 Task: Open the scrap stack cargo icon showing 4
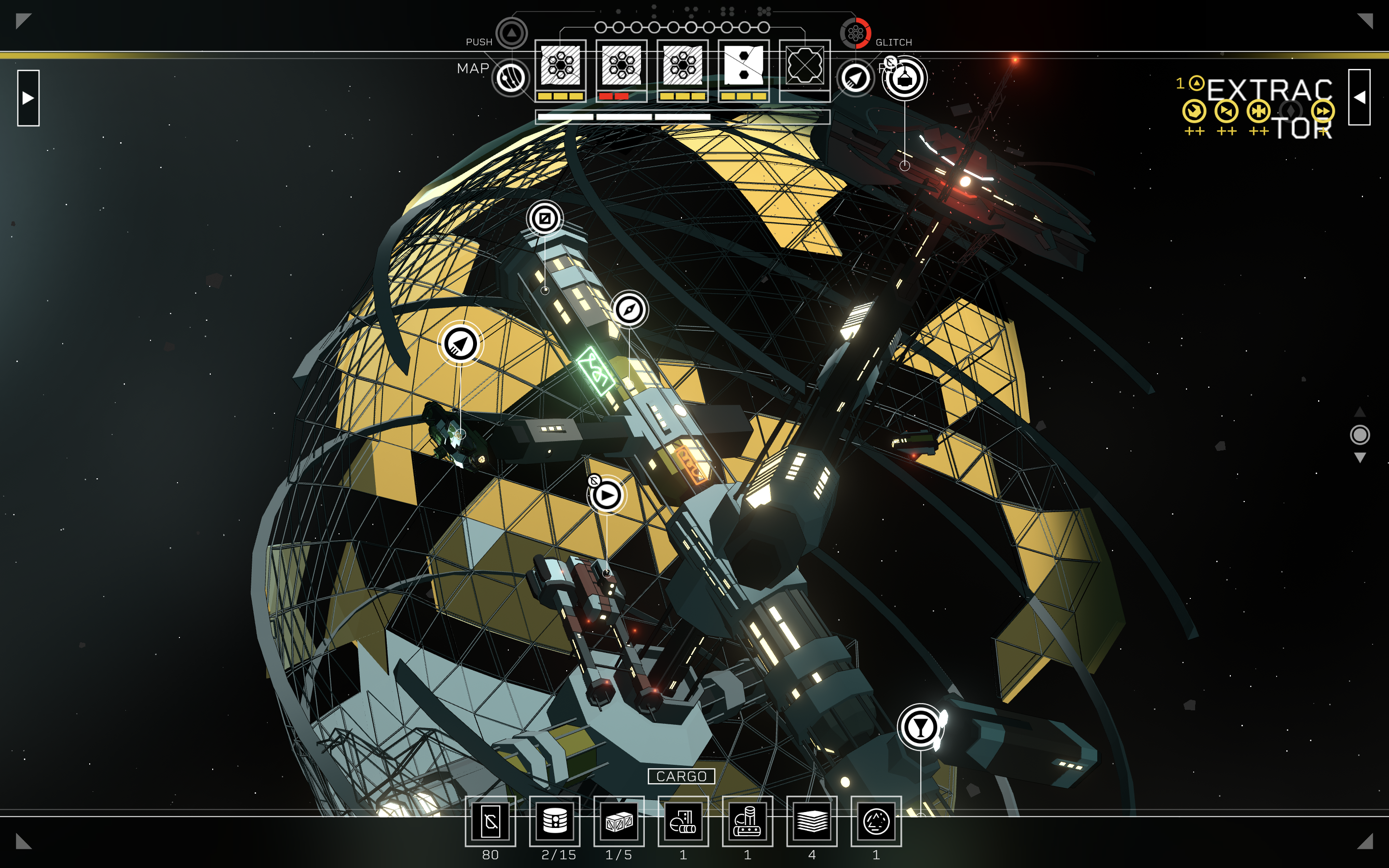click(811, 821)
